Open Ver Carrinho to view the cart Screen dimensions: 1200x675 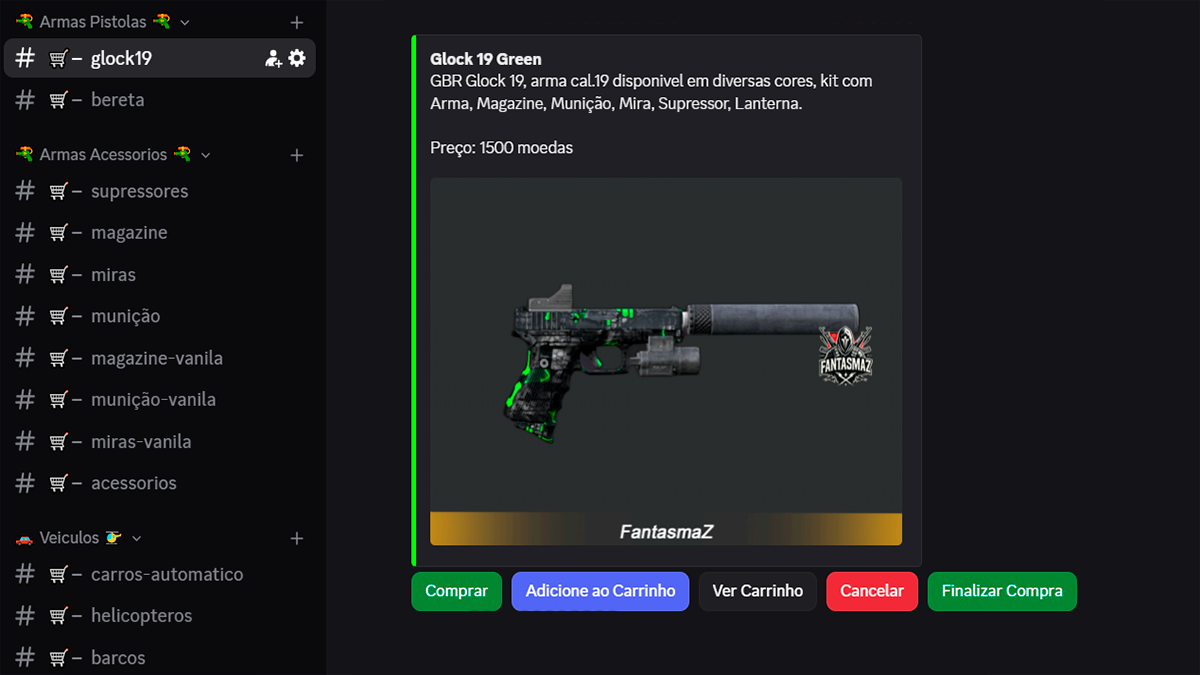757,591
